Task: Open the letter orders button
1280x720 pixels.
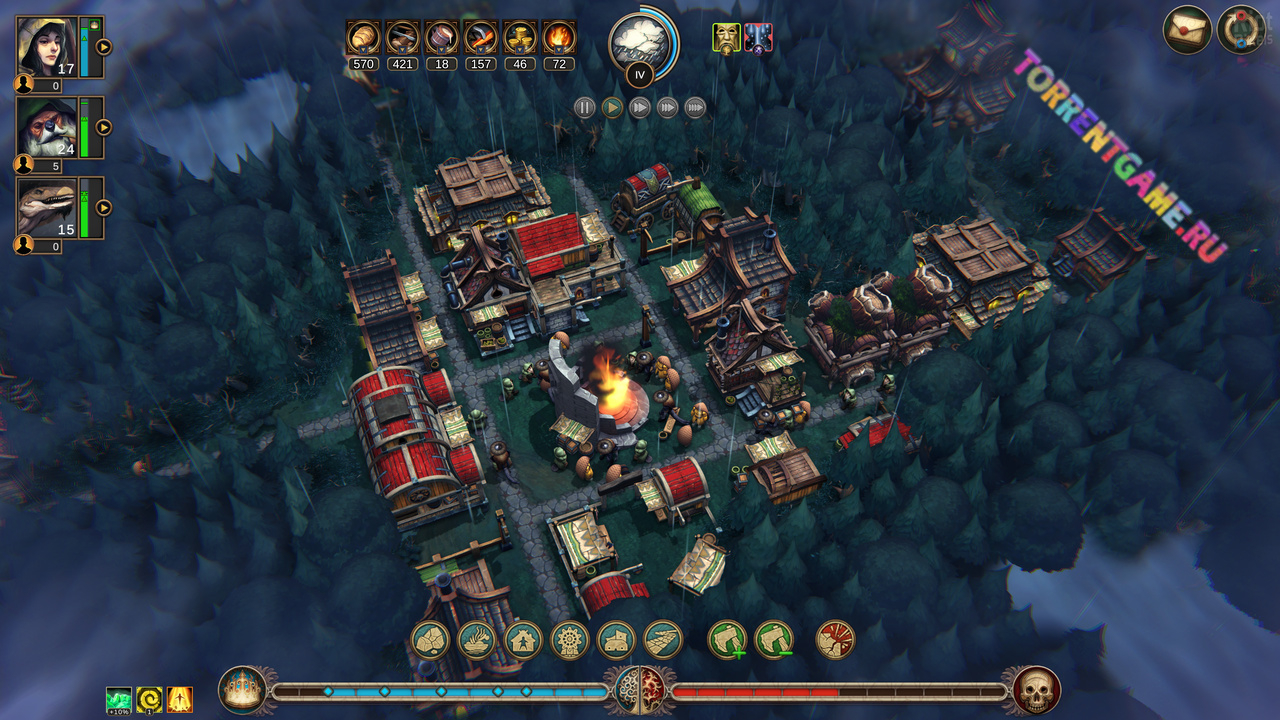Action: pos(1187,29)
